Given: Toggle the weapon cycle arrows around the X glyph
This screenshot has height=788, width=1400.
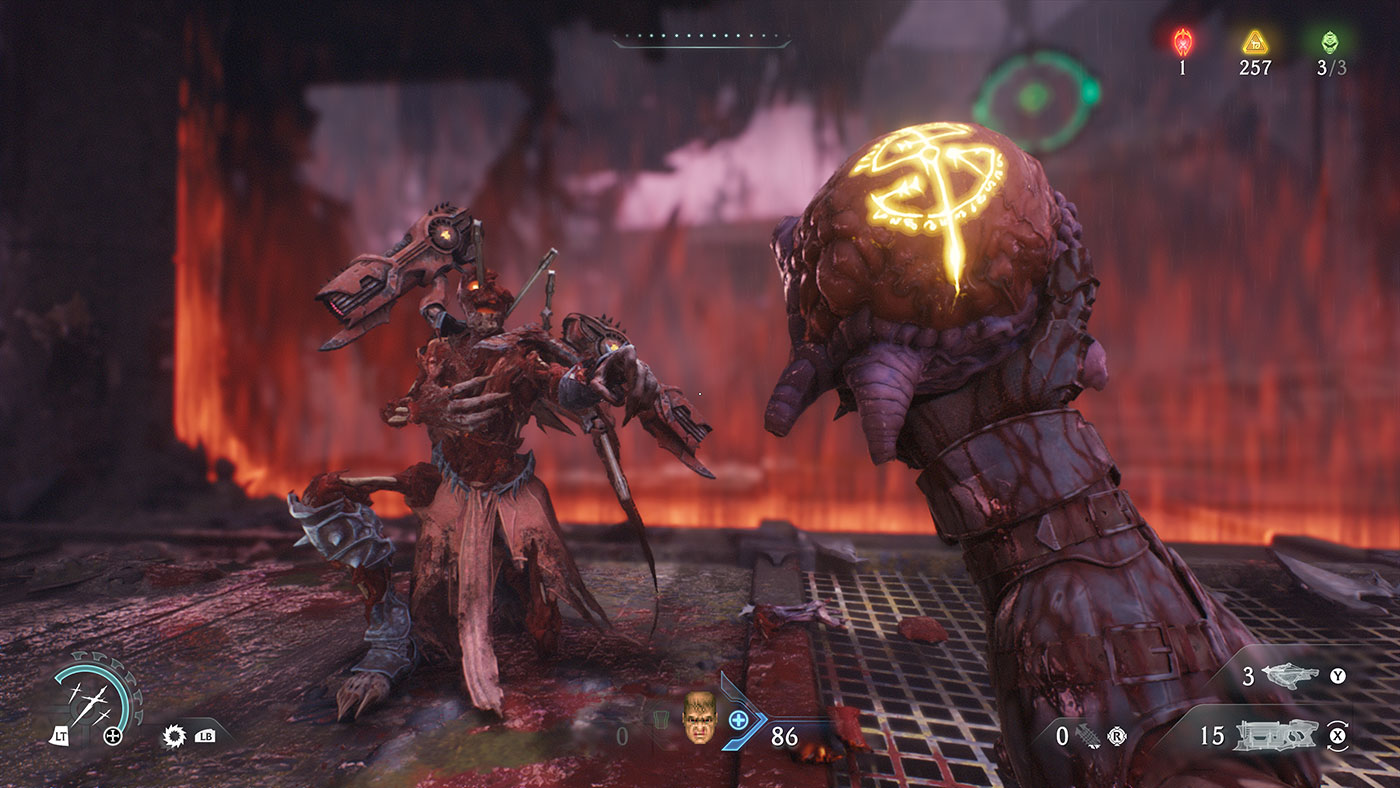Looking at the screenshot, I should pos(1337,736).
